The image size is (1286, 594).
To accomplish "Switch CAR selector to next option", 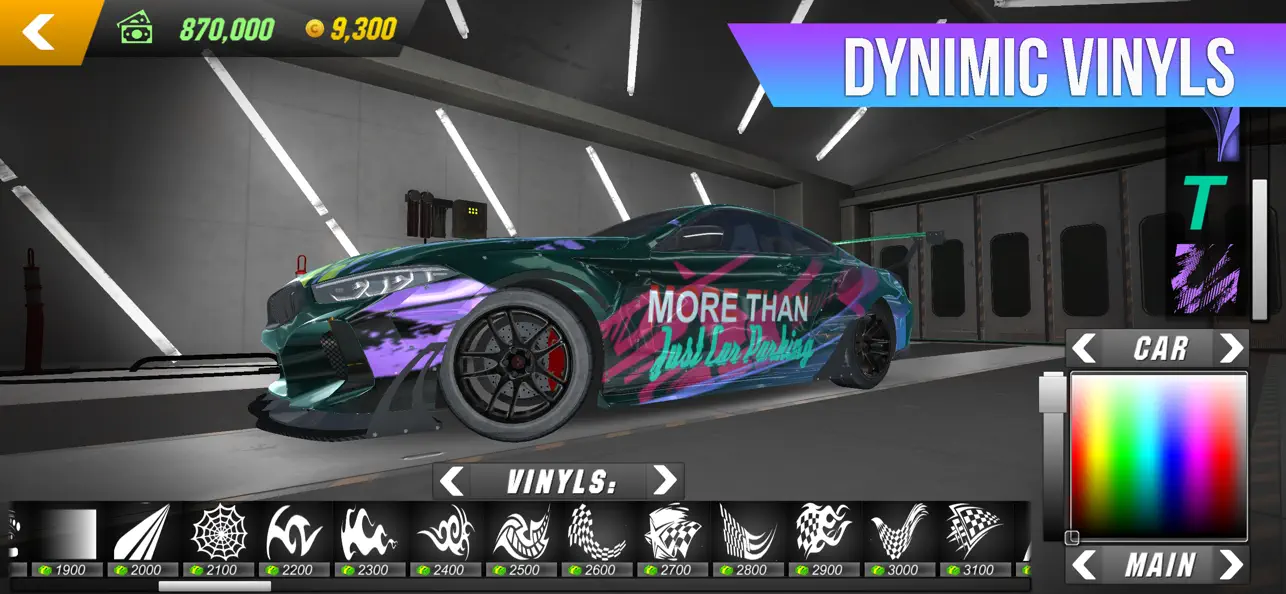I will (x=1231, y=349).
